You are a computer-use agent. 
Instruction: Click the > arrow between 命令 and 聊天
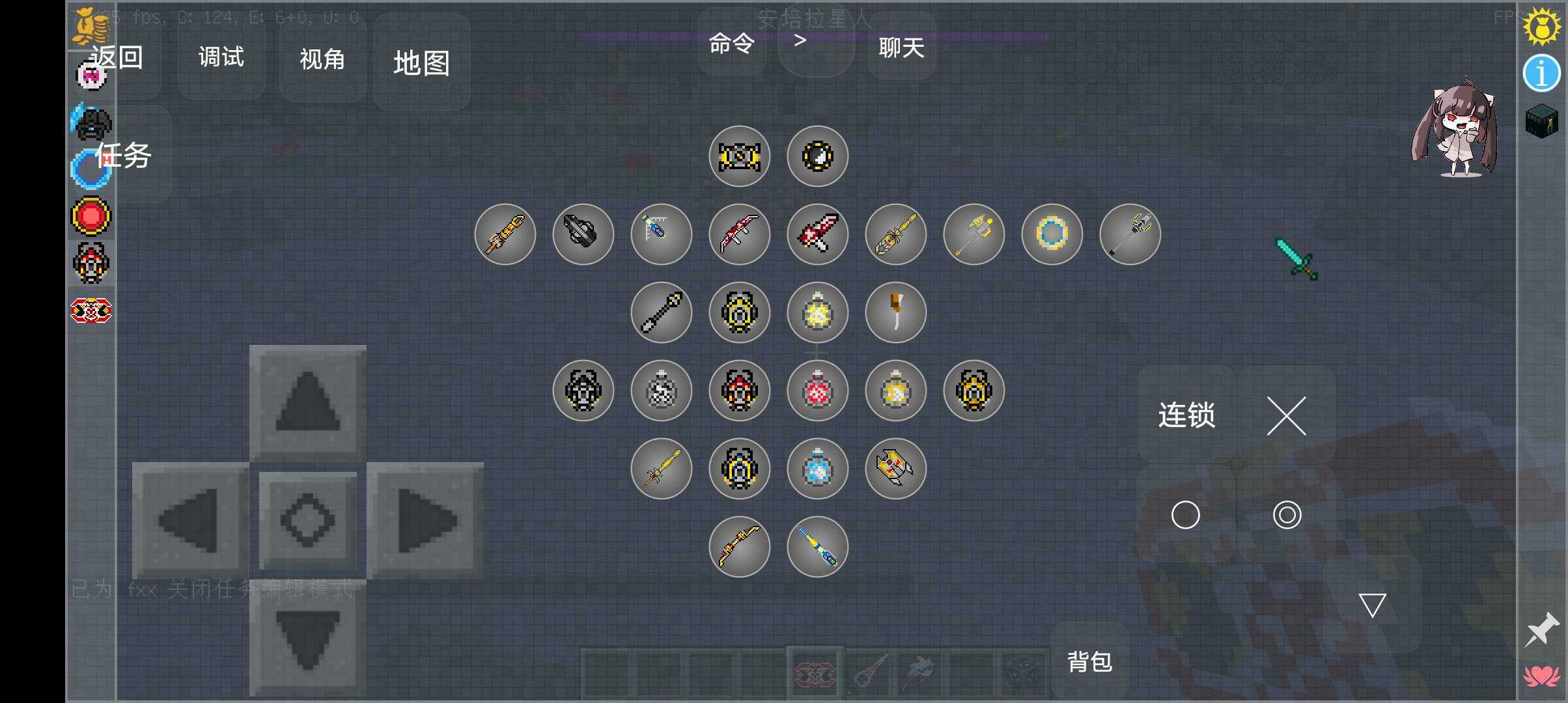(800, 39)
